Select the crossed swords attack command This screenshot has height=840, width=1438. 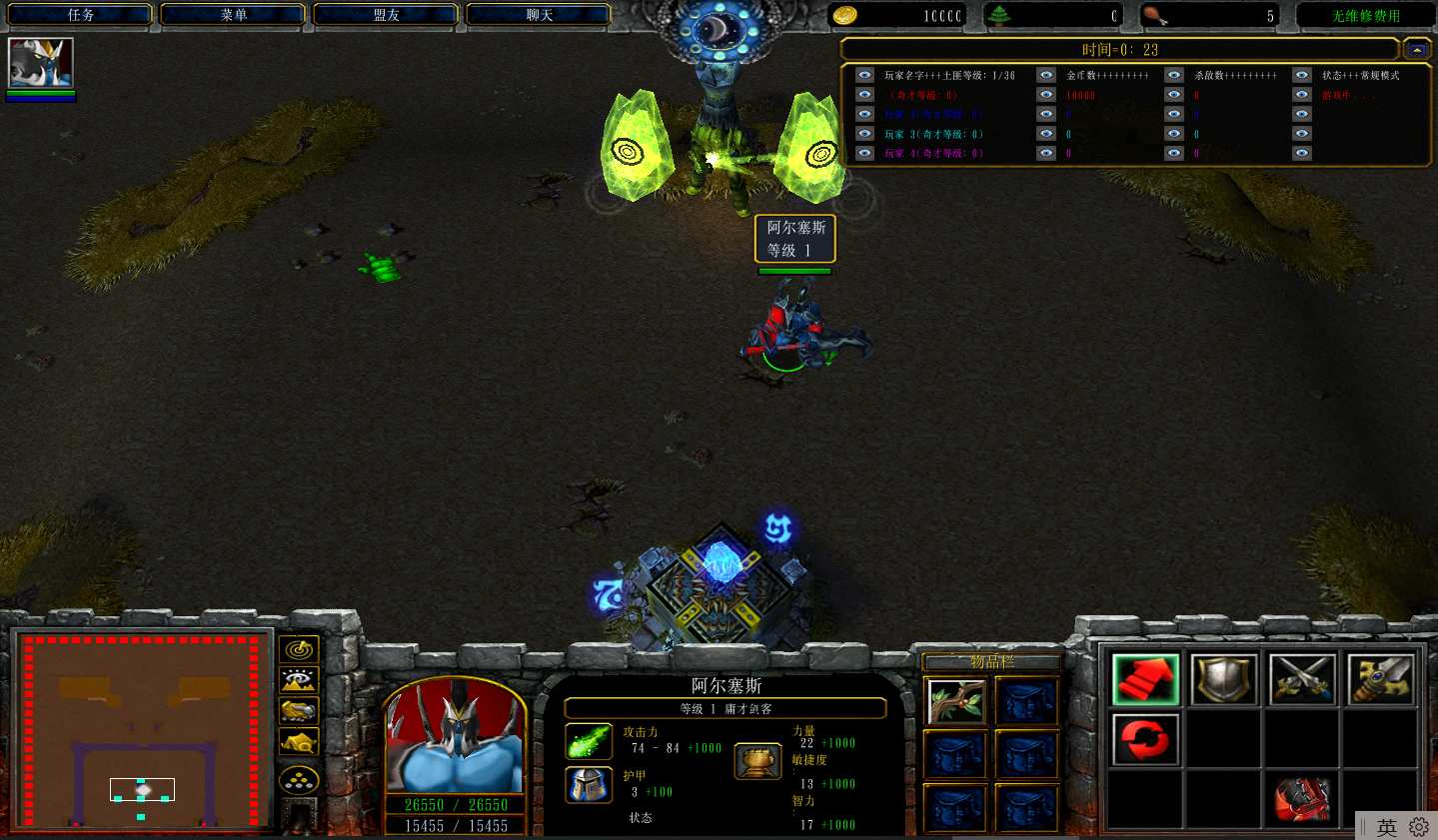(x=1302, y=679)
